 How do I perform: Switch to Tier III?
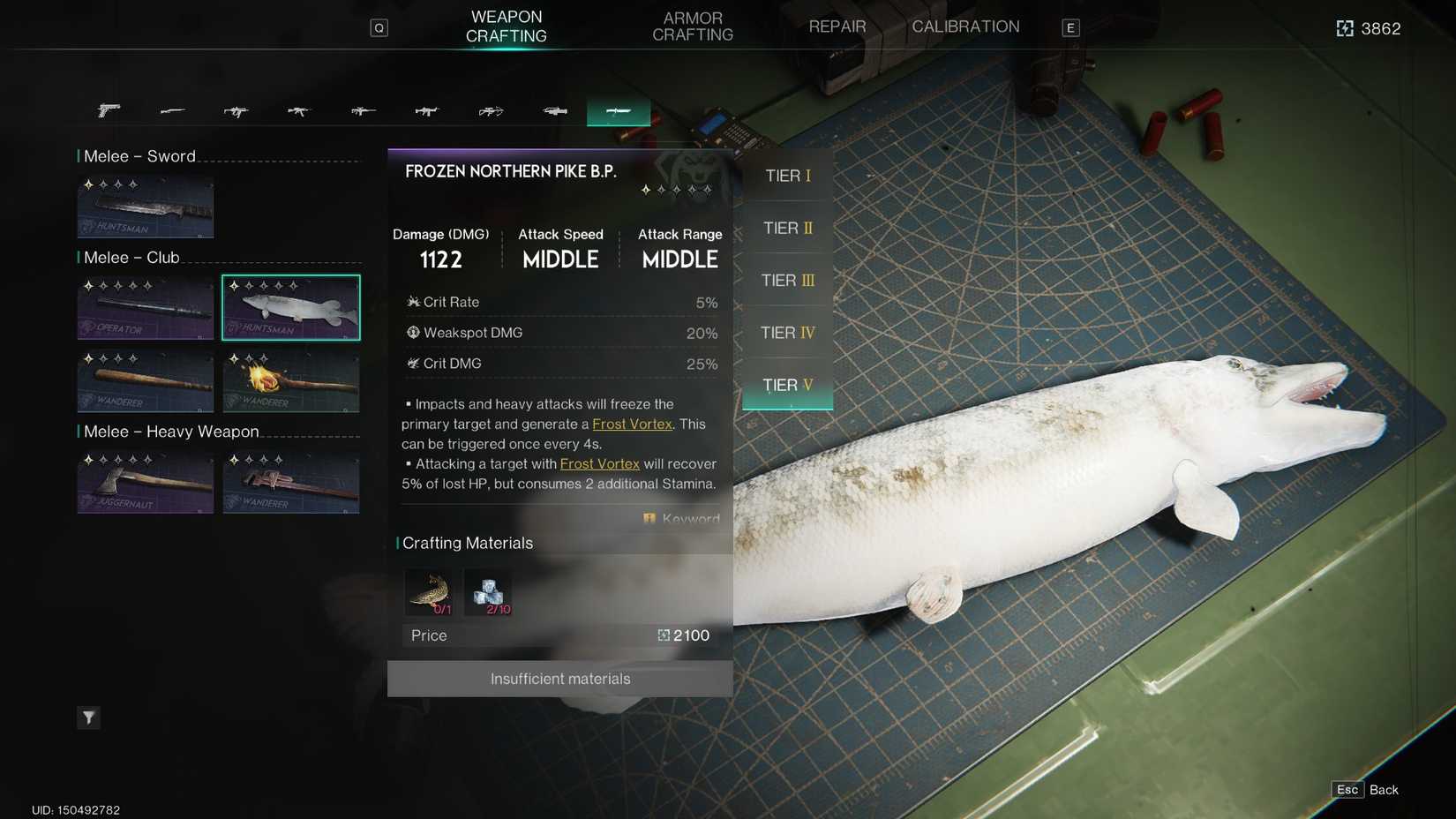[786, 280]
